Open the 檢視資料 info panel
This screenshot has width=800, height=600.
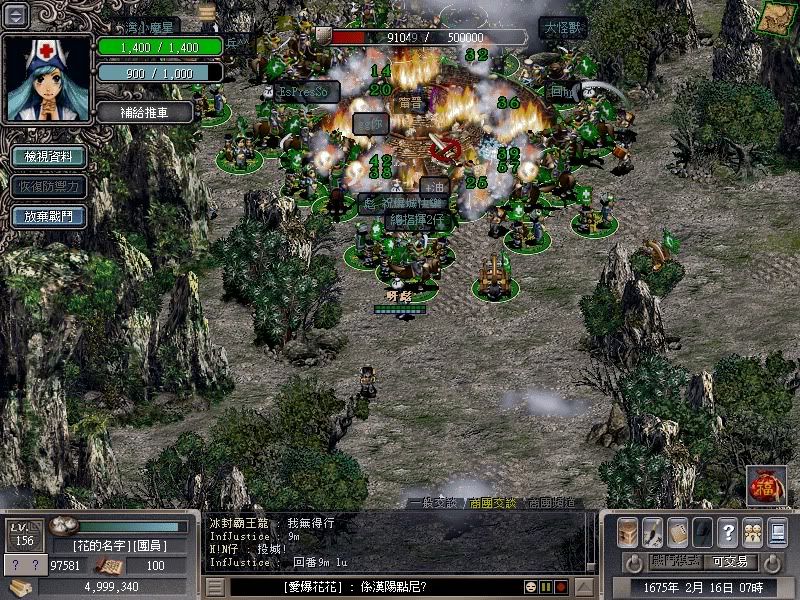tap(47, 157)
